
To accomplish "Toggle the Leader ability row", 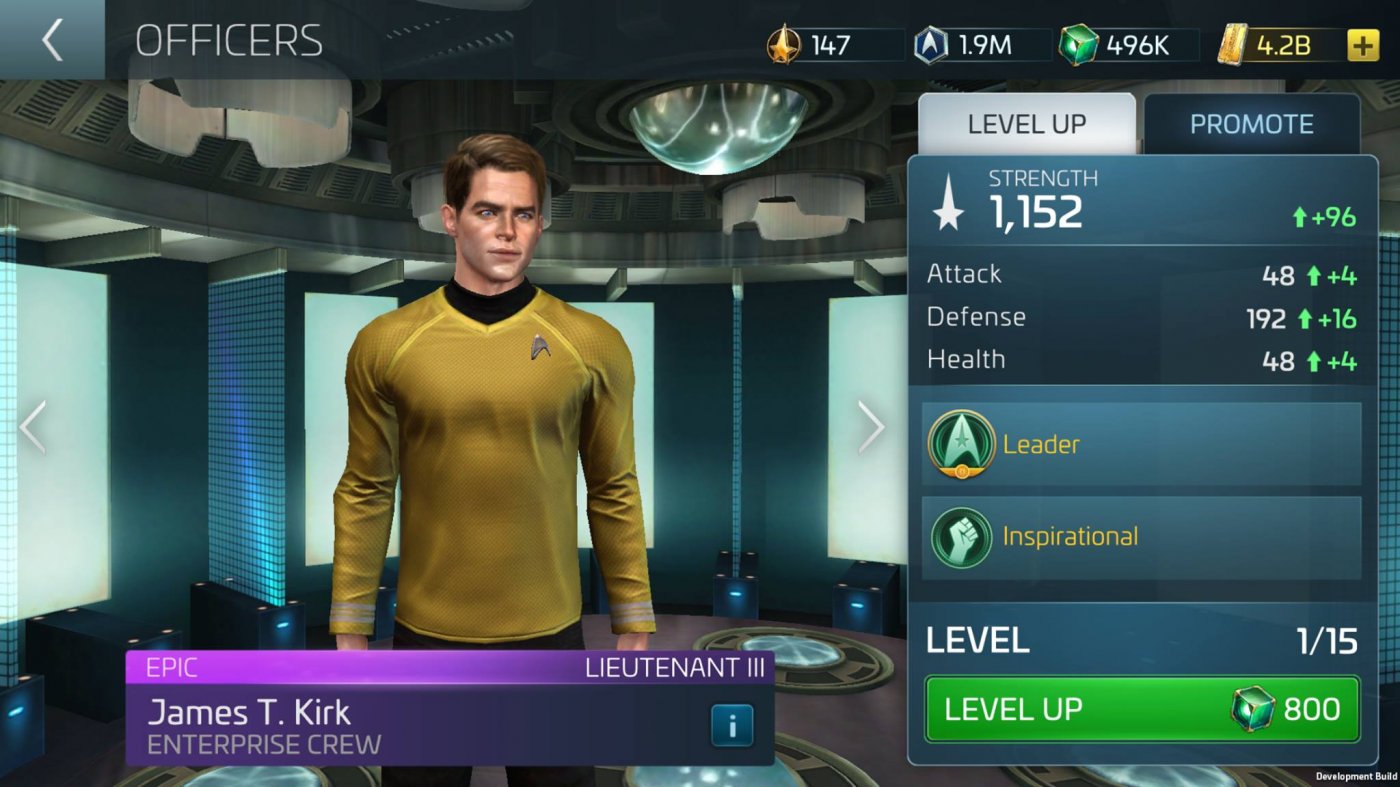I will tap(1140, 444).
